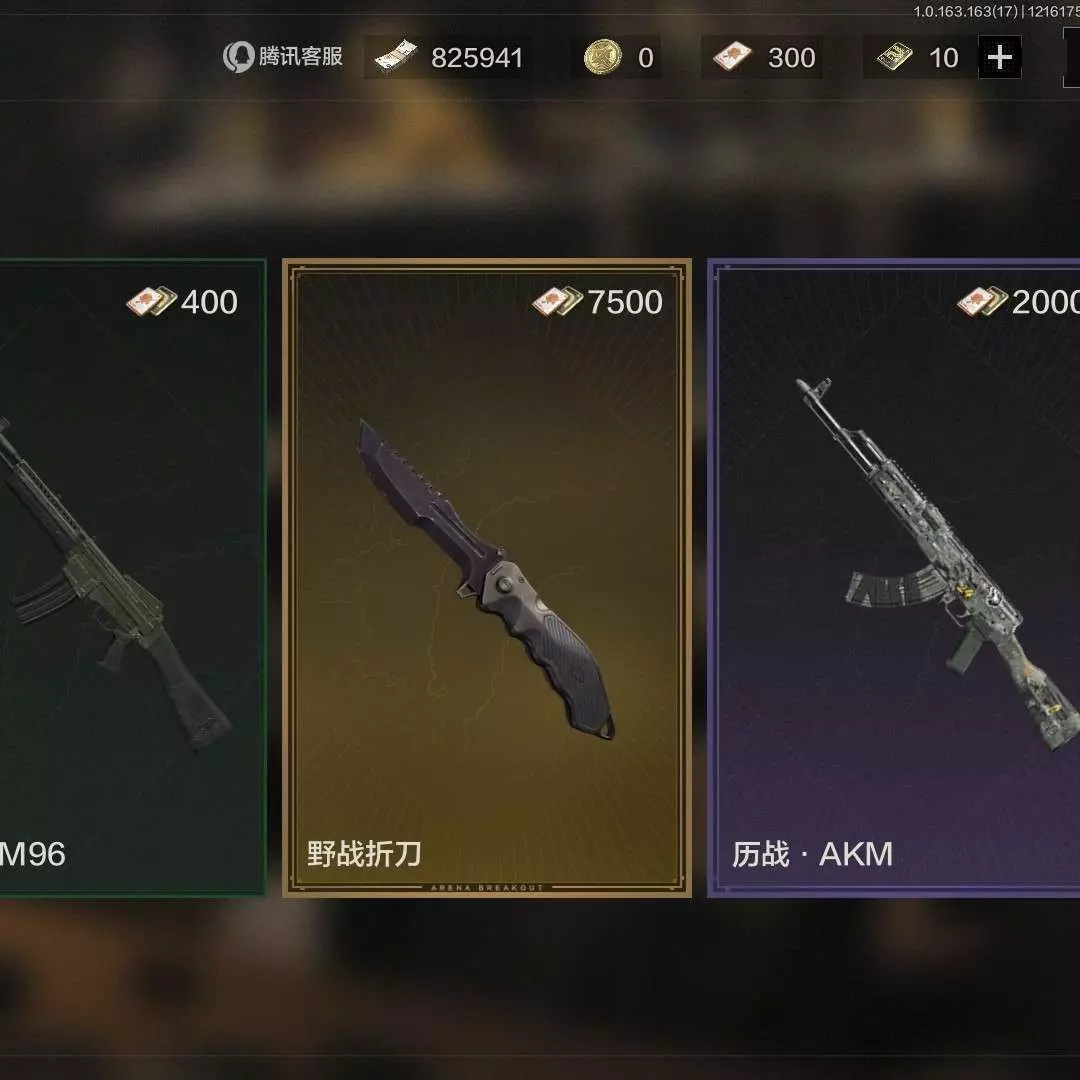
Task: Open Tencent customer service (腾讯客服)
Action: (283, 57)
